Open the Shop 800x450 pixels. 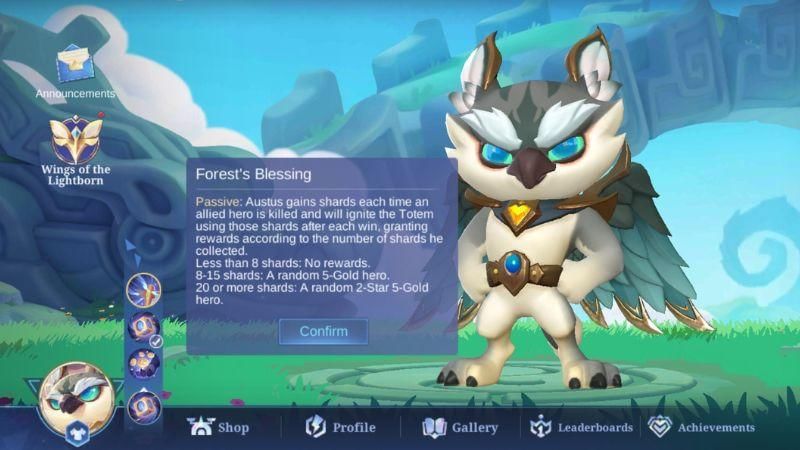coord(219,427)
